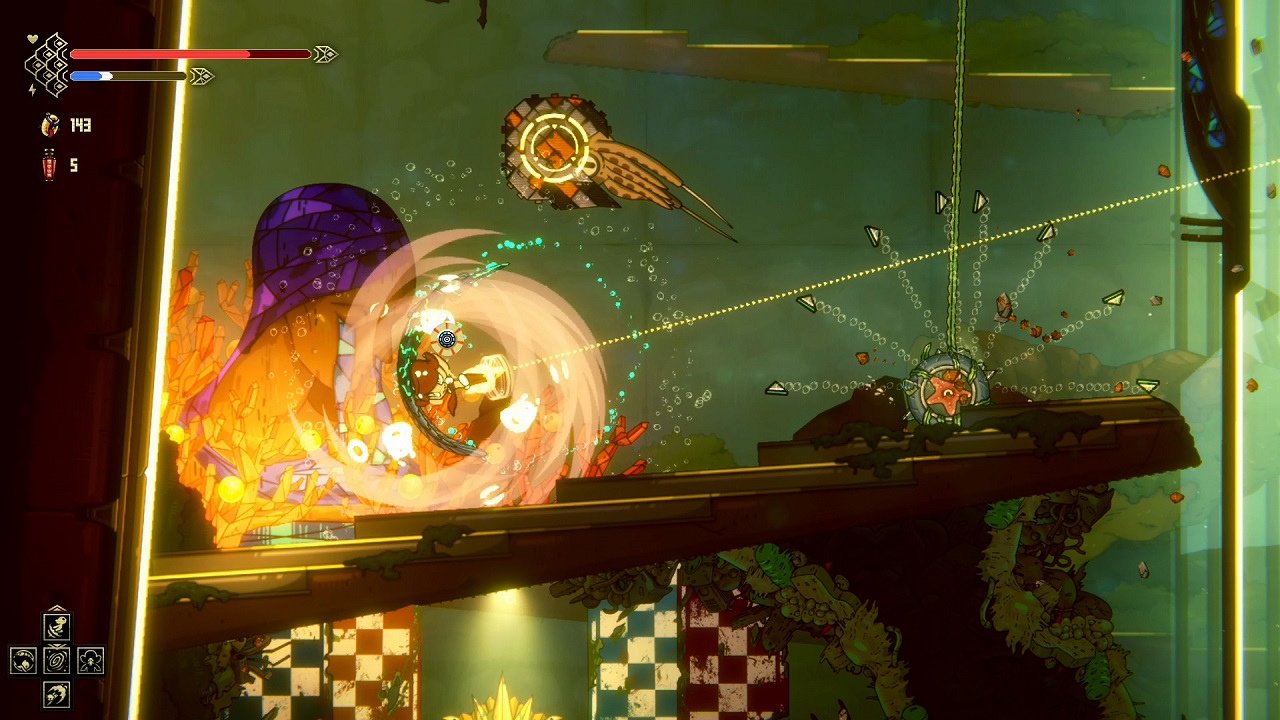Viewport: 1280px width, 720px height.
Task: Activate the spiral vortex ability icon
Action: tap(56, 659)
